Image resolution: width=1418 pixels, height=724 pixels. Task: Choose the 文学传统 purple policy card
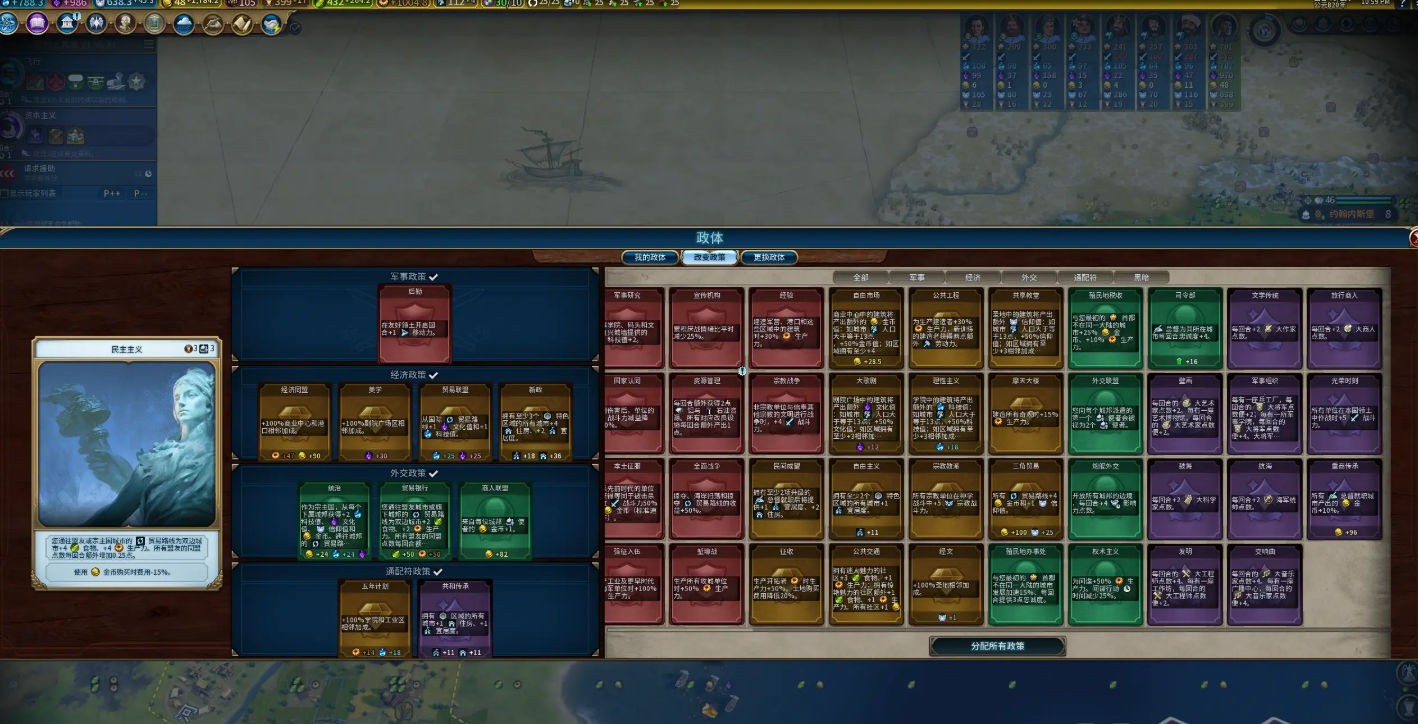pyautogui.click(x=1265, y=328)
